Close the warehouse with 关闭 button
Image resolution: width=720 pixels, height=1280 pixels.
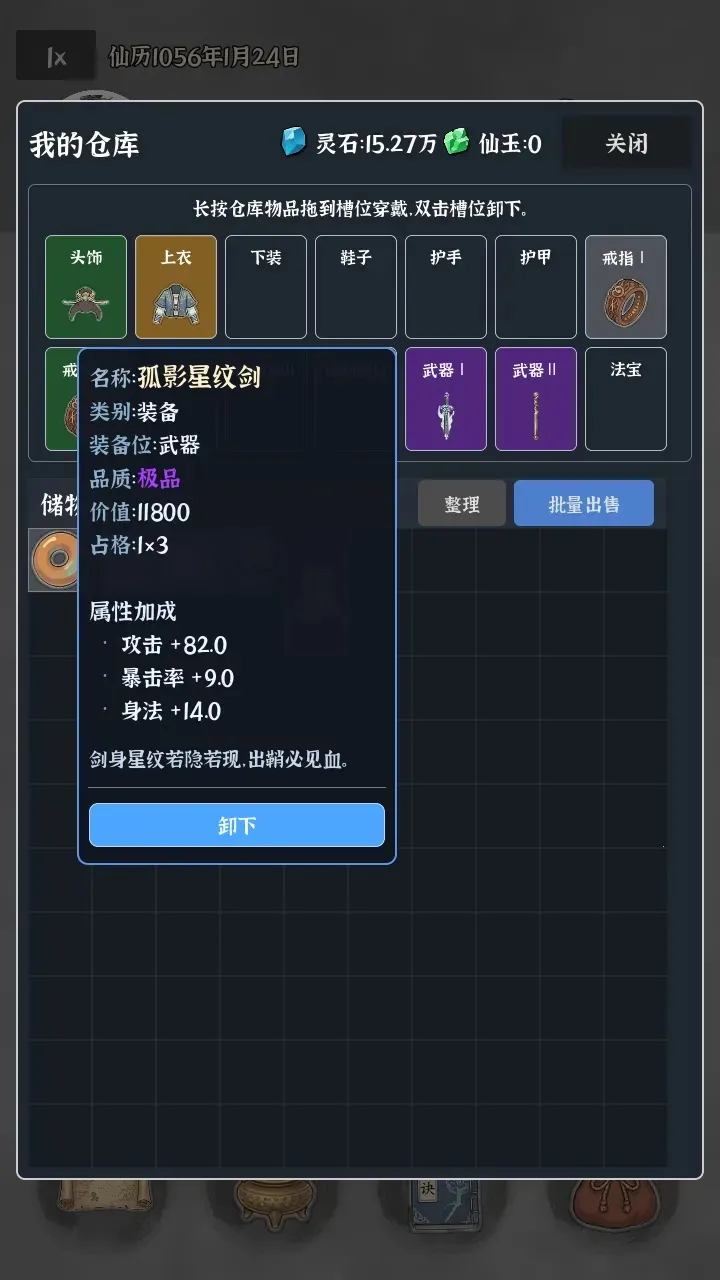pyautogui.click(x=627, y=144)
